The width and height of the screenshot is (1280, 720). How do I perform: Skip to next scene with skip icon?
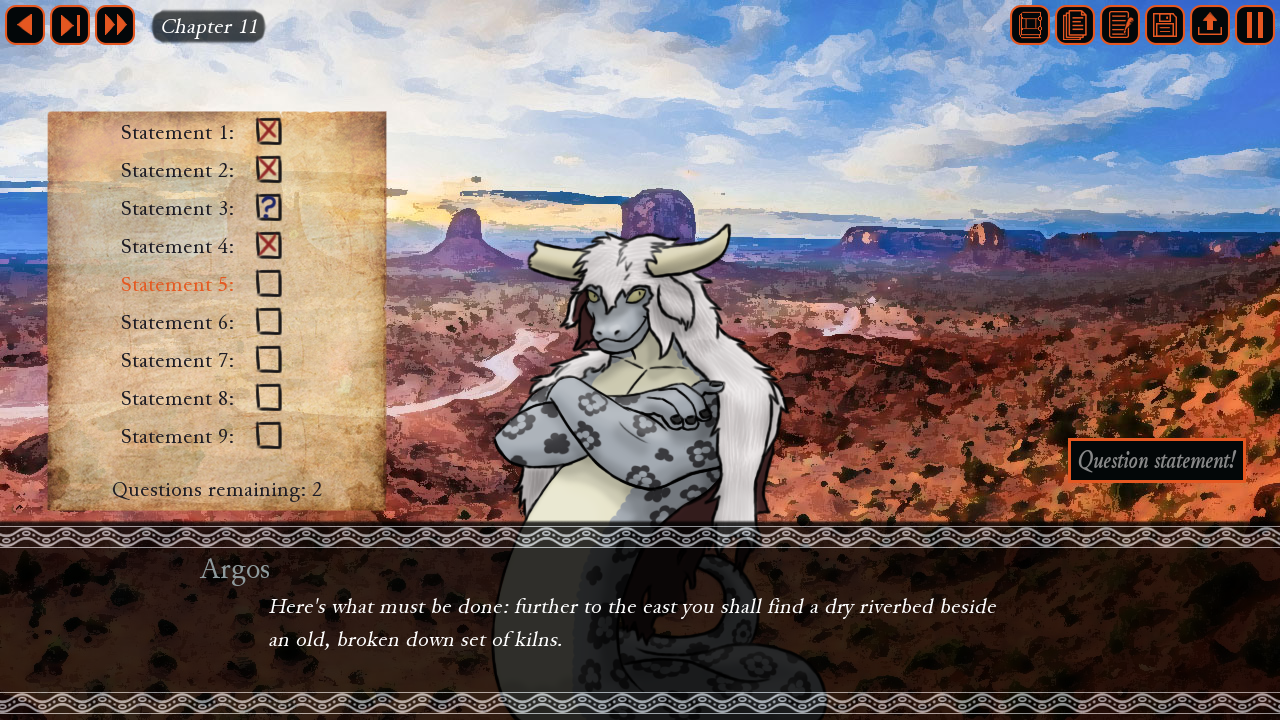tap(70, 25)
